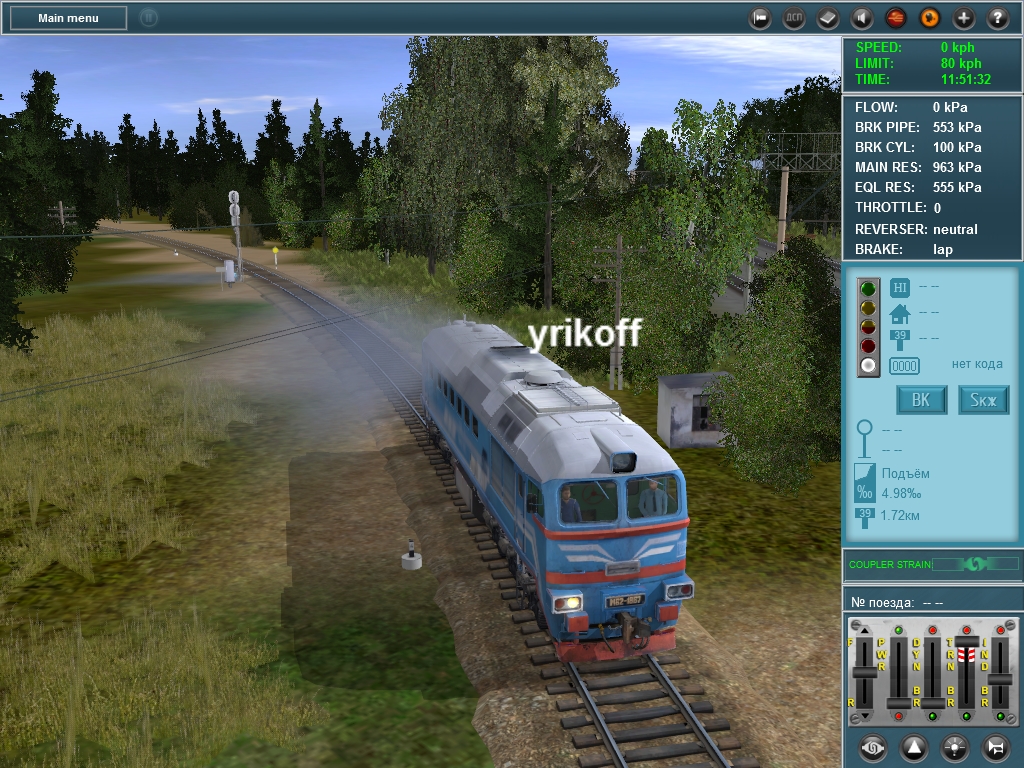
Task: Adjust the IND BR independent brake slider
Action: (x=1000, y=678)
